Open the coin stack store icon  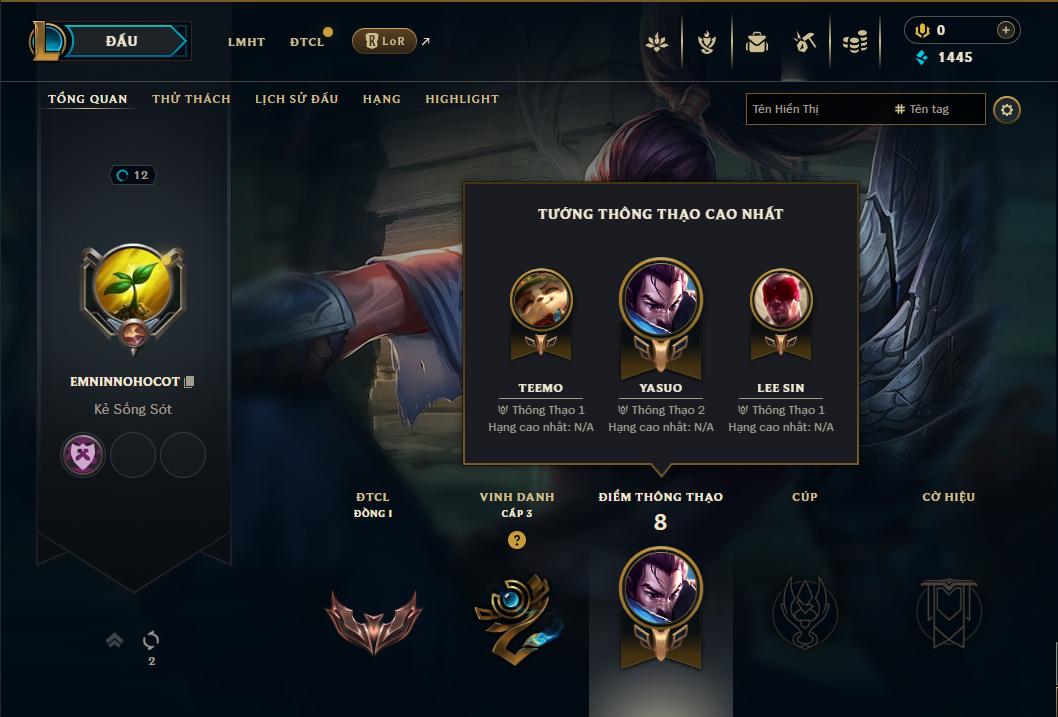click(x=854, y=42)
